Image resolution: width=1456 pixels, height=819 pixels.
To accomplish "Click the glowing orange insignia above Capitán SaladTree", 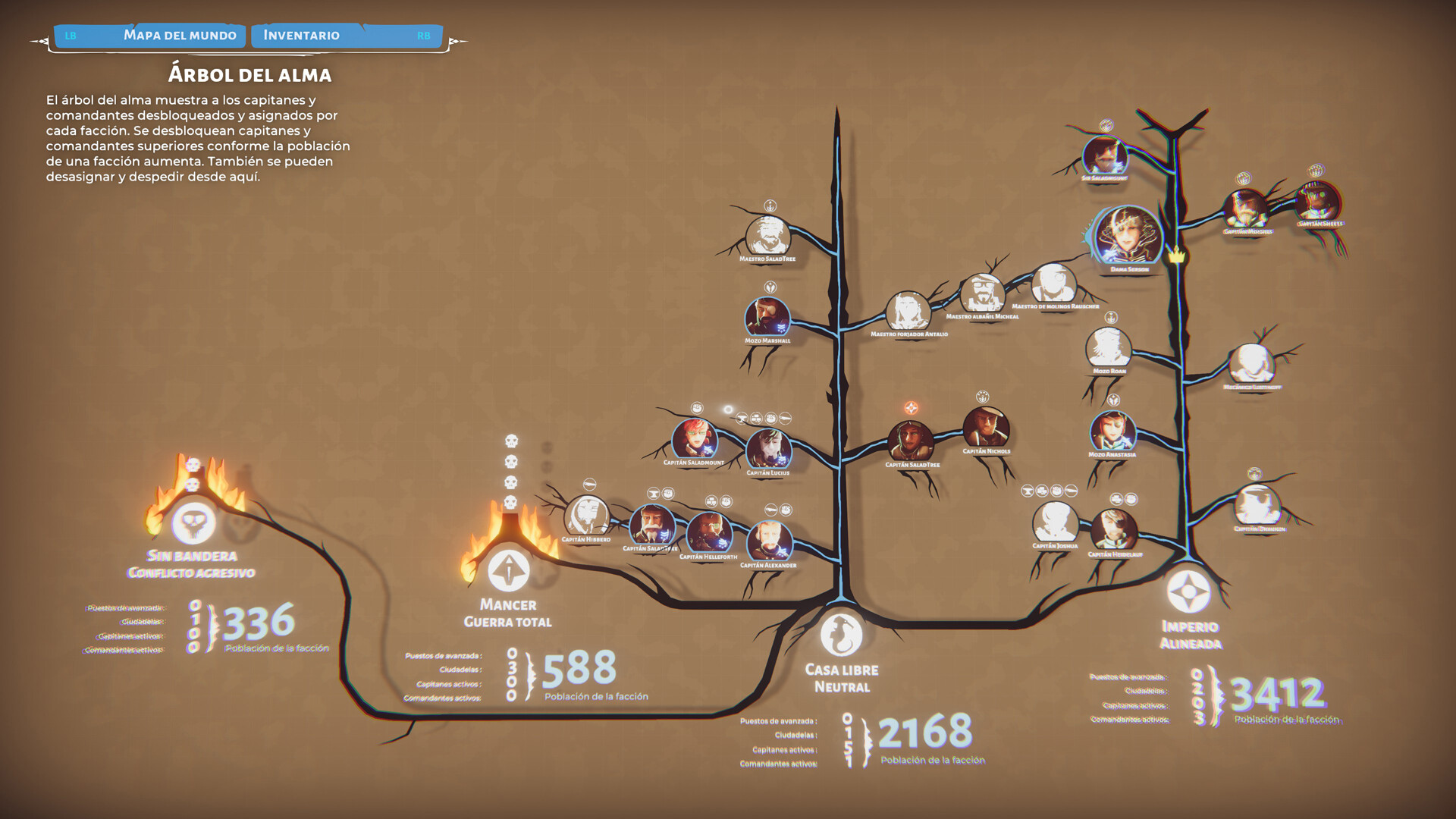I will coord(912,408).
